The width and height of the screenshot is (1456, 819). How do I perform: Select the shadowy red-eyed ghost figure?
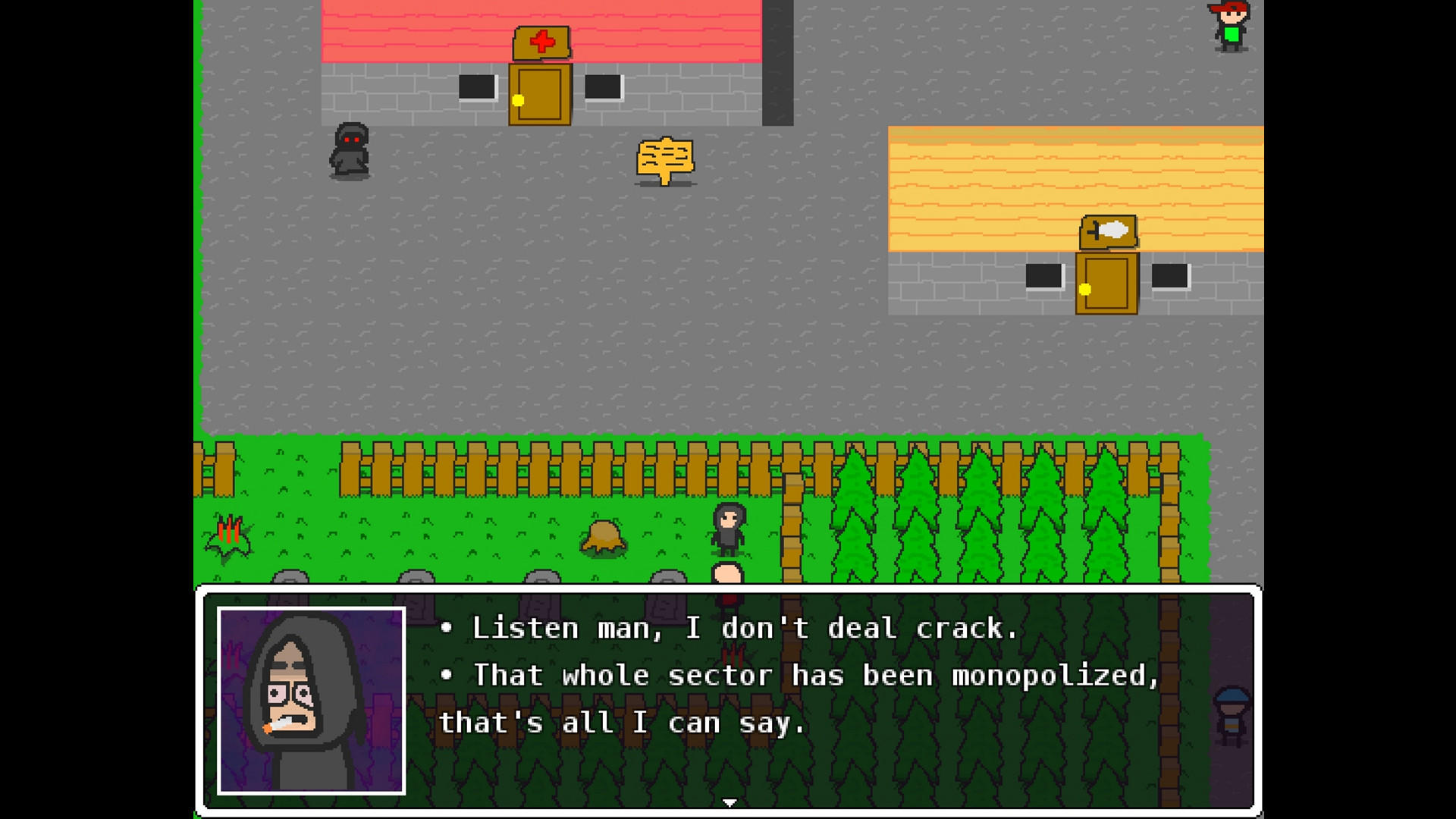(350, 151)
